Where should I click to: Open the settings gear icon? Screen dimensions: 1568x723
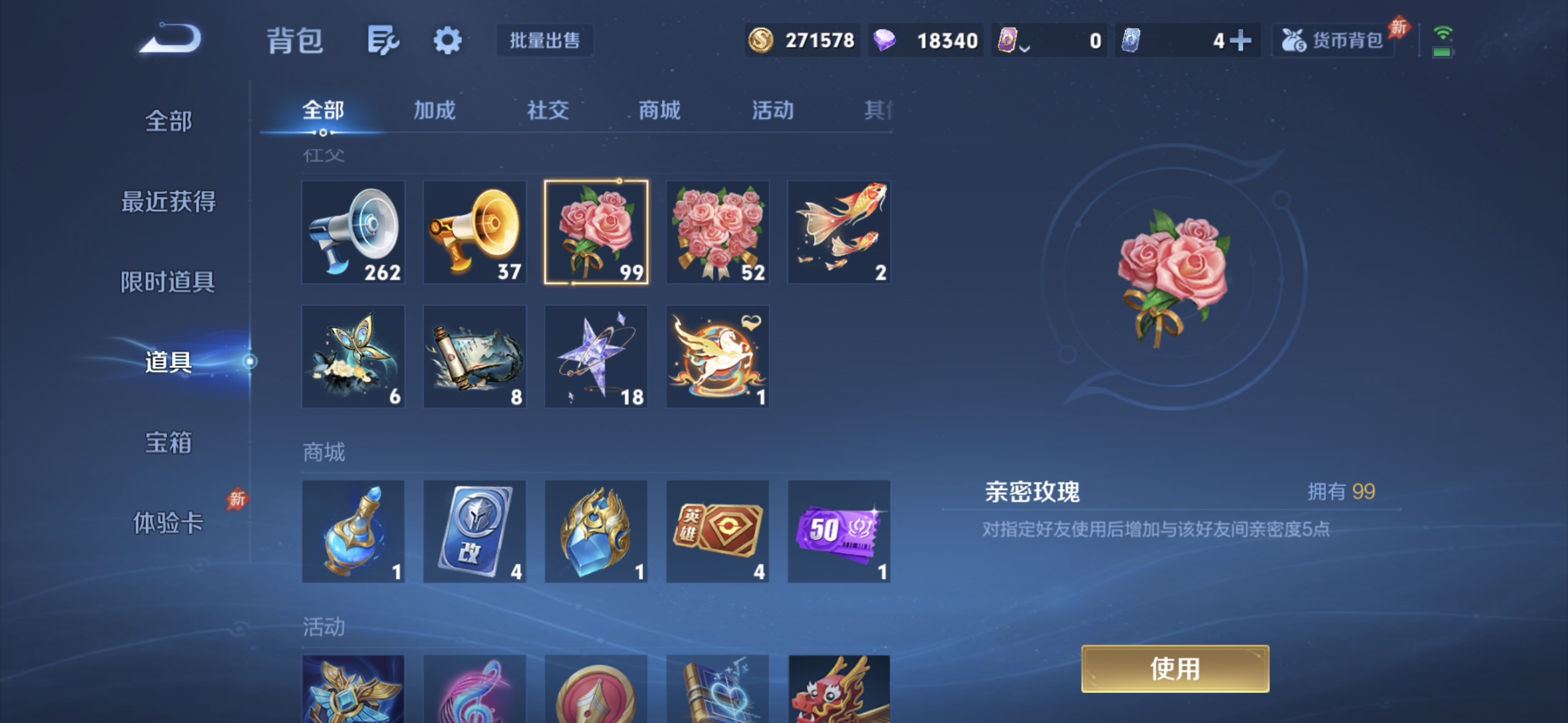tap(448, 40)
